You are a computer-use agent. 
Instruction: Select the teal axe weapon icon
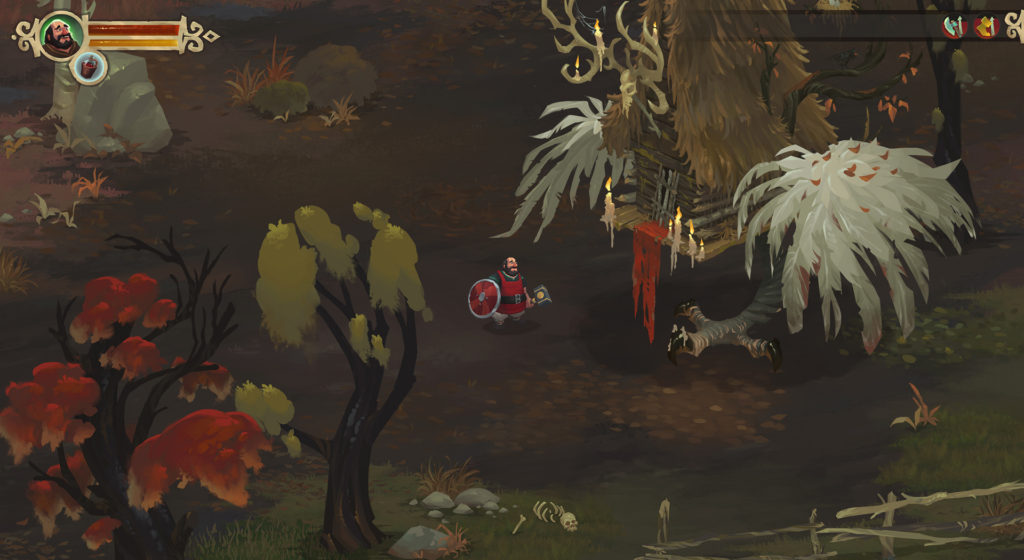tap(954, 26)
